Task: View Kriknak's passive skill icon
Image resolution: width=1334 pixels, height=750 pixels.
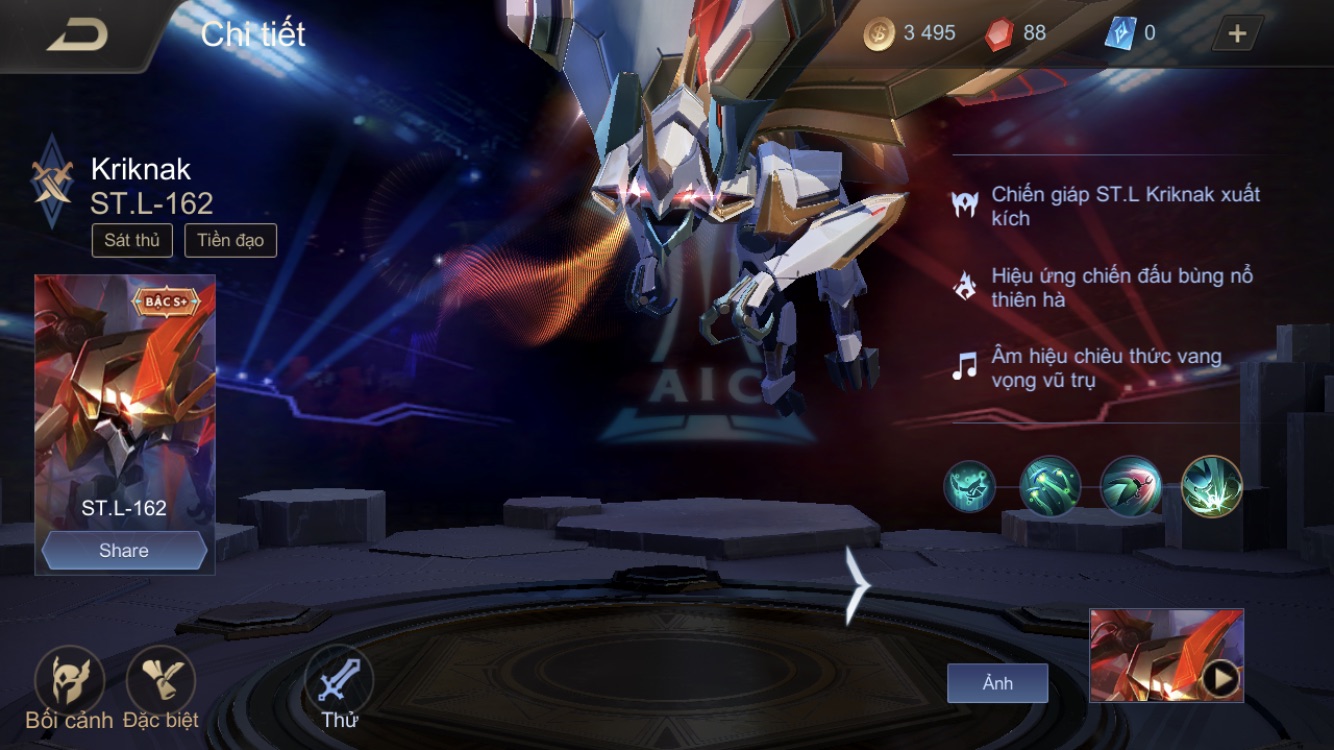Action: coord(969,487)
